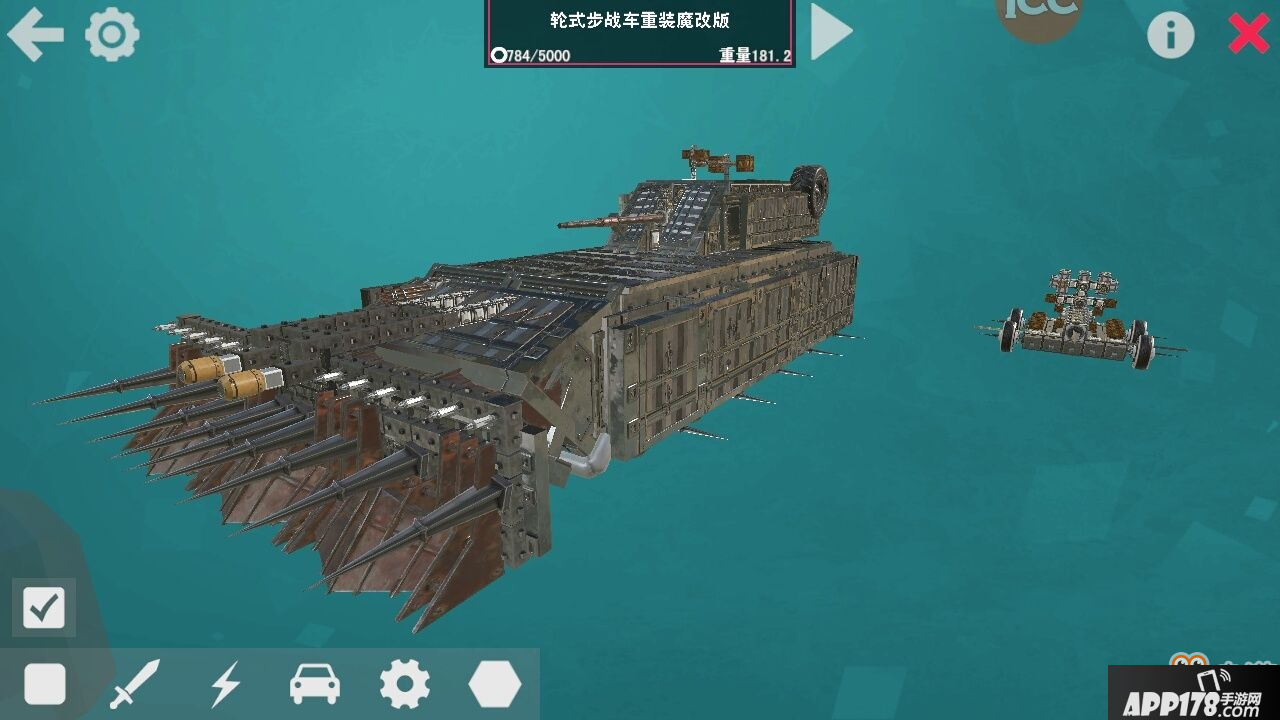
Task: Select the hexagon decoration category
Action: click(x=493, y=685)
